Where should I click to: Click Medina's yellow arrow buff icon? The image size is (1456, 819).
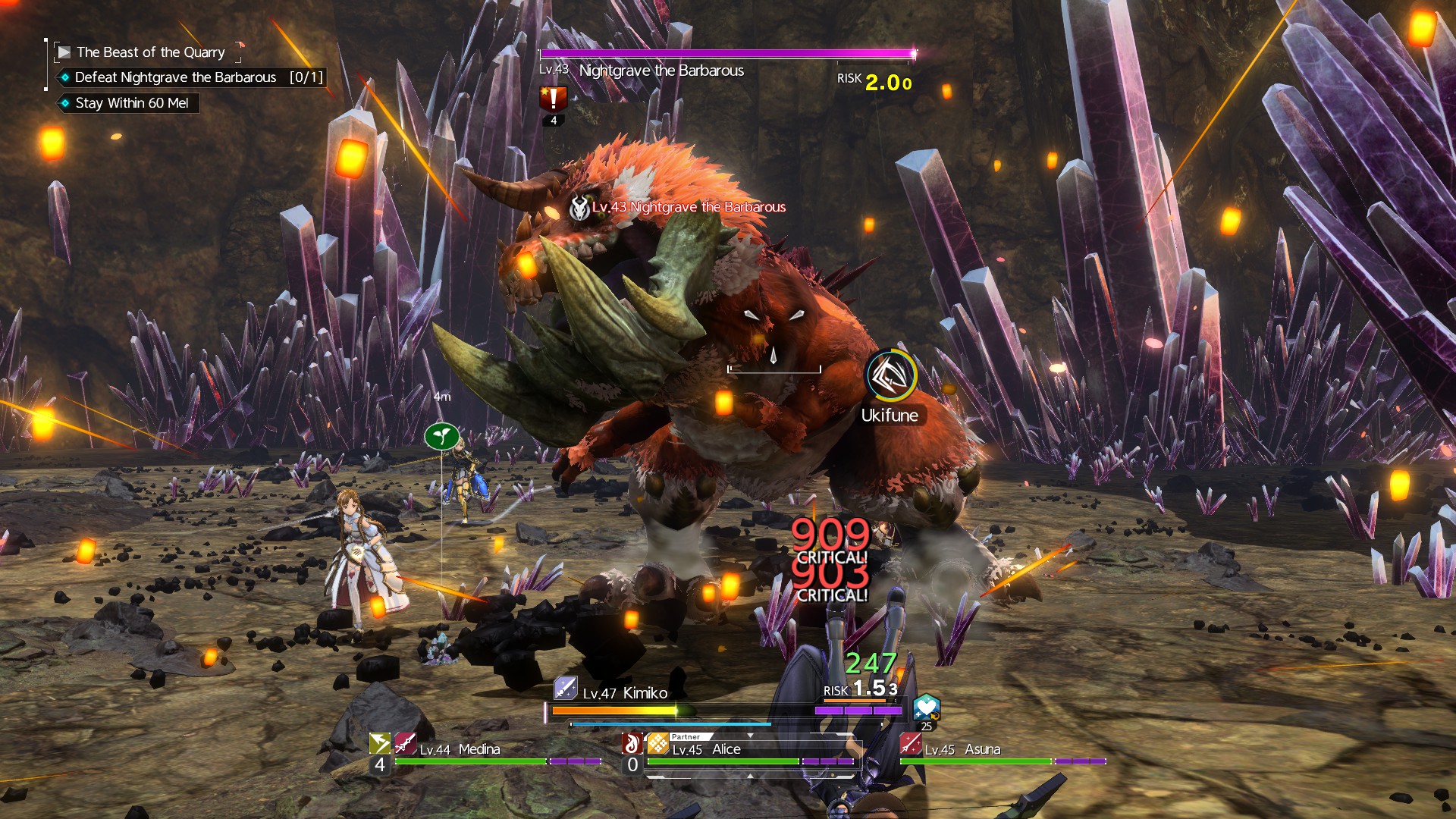coord(379,743)
